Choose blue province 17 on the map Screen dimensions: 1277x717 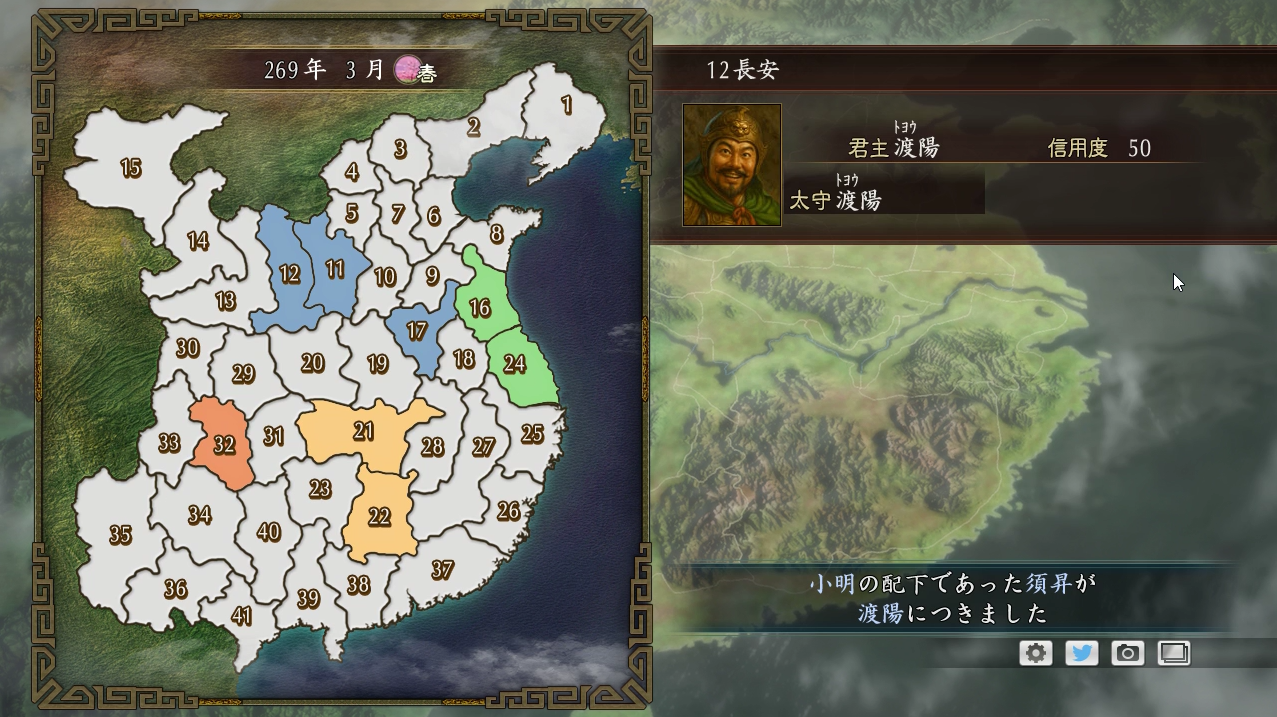pyautogui.click(x=417, y=332)
